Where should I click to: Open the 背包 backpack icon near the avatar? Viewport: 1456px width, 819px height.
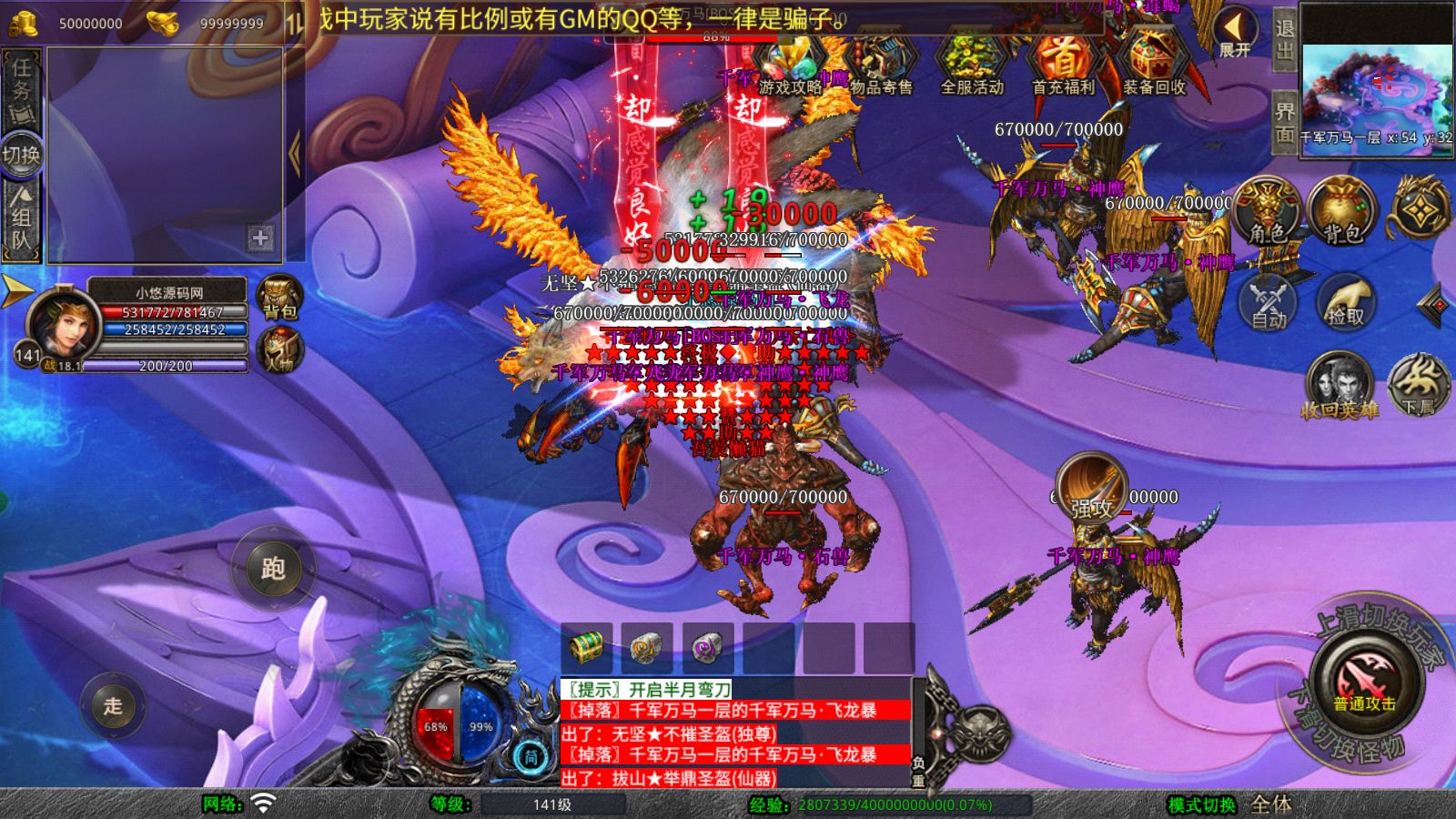pyautogui.click(x=279, y=296)
